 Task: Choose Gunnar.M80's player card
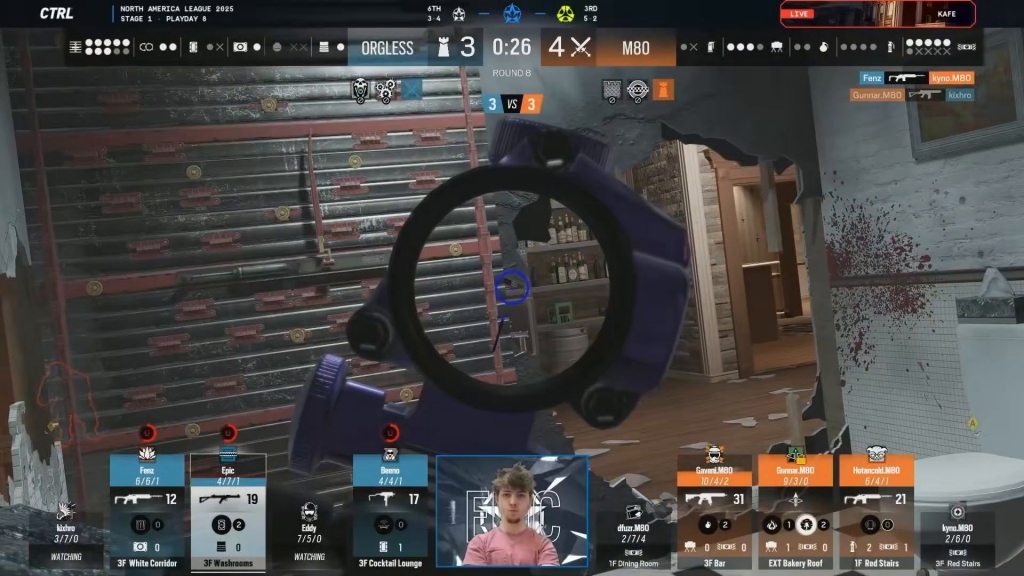[x=795, y=510]
